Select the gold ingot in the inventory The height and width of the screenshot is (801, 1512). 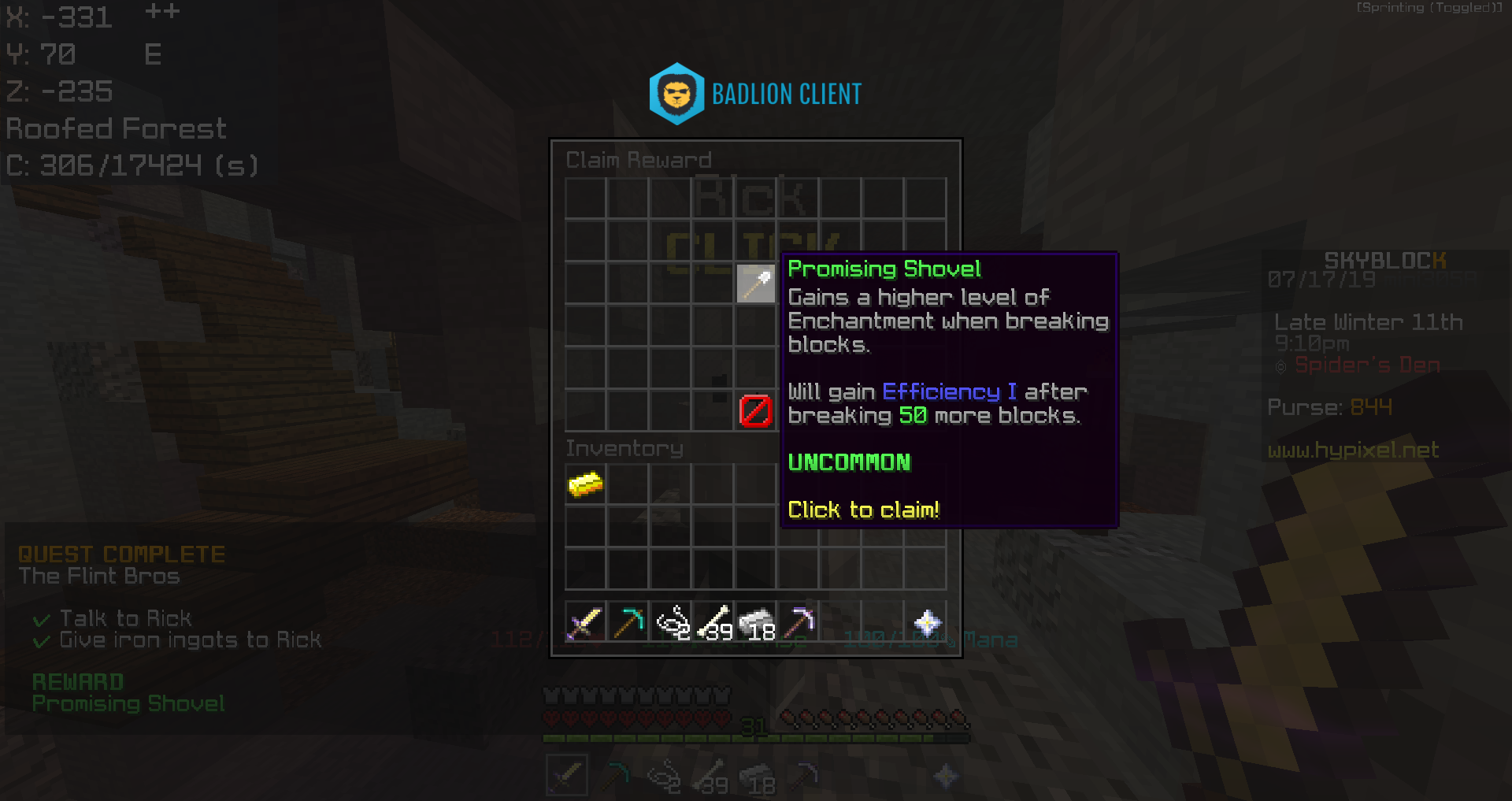pyautogui.click(x=584, y=484)
